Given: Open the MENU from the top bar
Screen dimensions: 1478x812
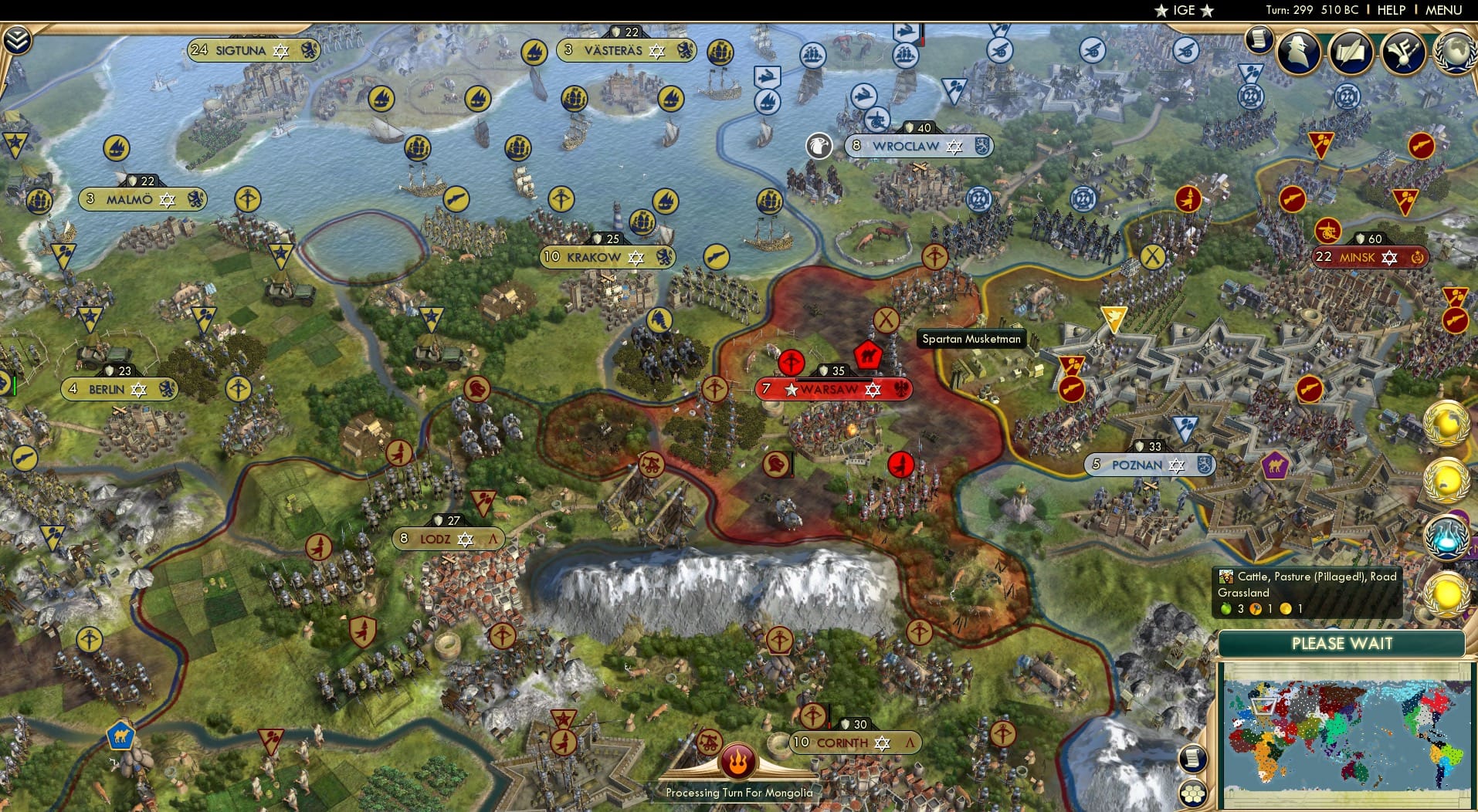Looking at the screenshot, I should pos(1442,10).
